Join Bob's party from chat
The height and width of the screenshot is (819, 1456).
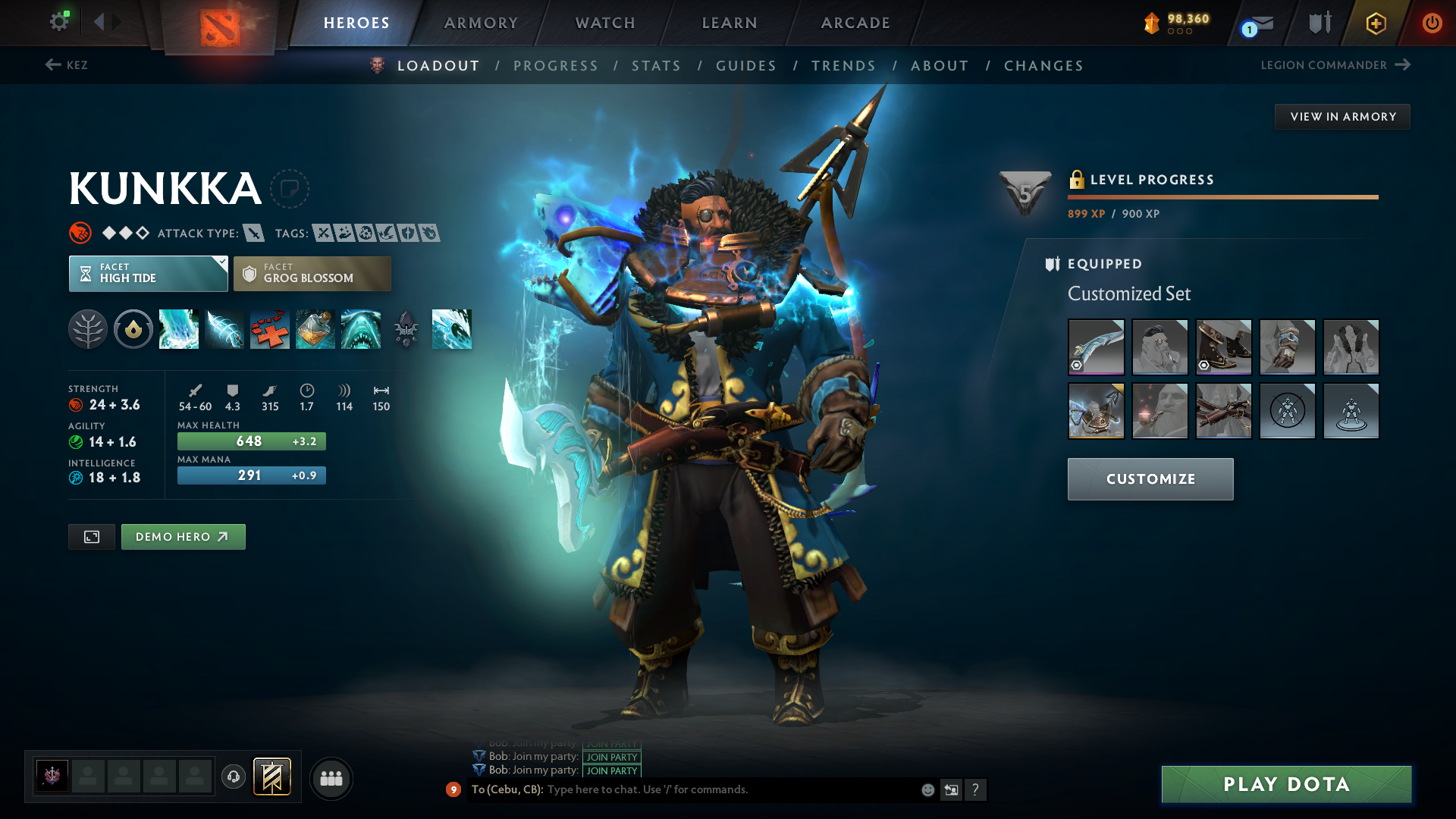(612, 770)
